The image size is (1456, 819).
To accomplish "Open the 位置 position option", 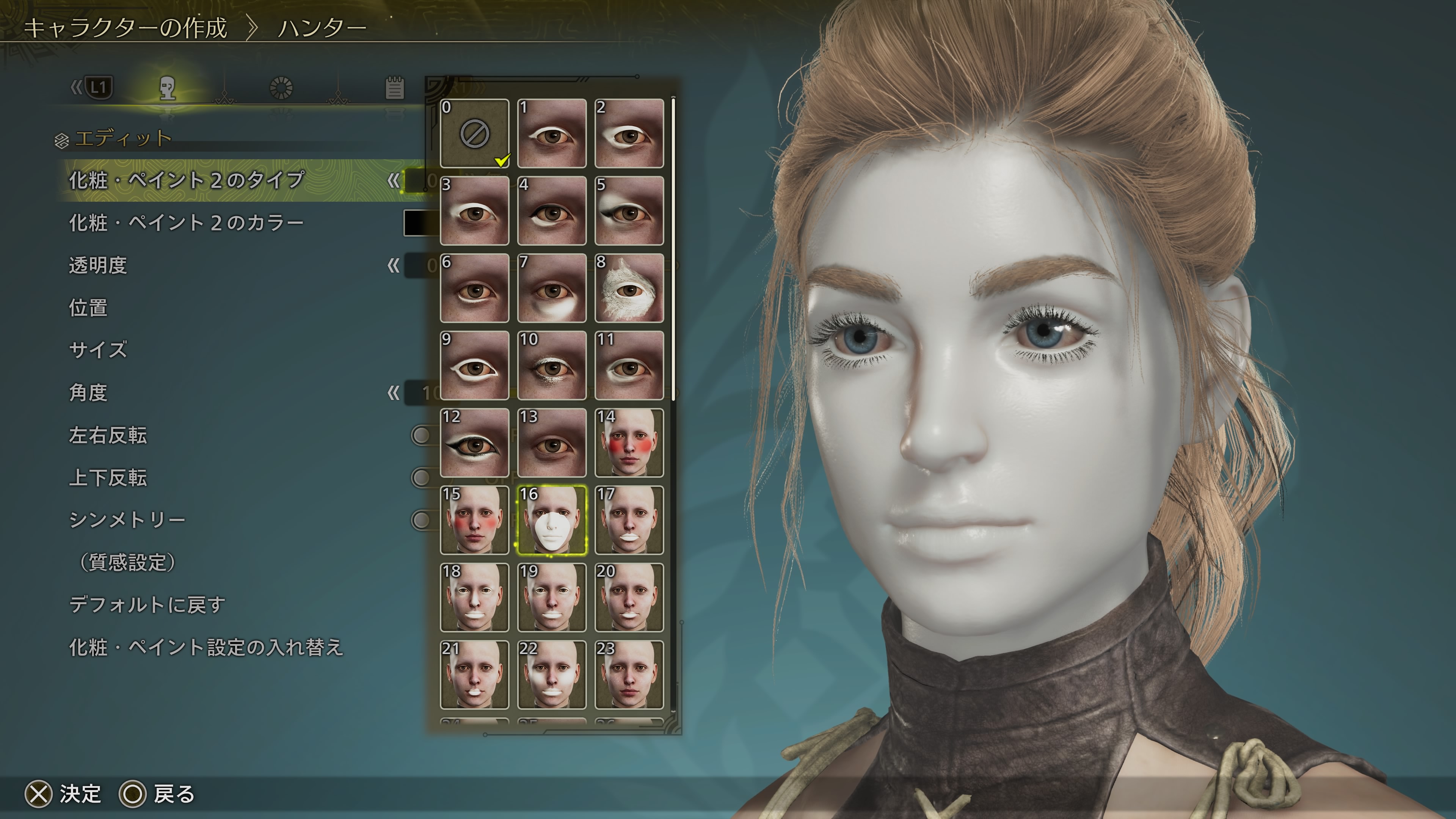I will 88,308.
